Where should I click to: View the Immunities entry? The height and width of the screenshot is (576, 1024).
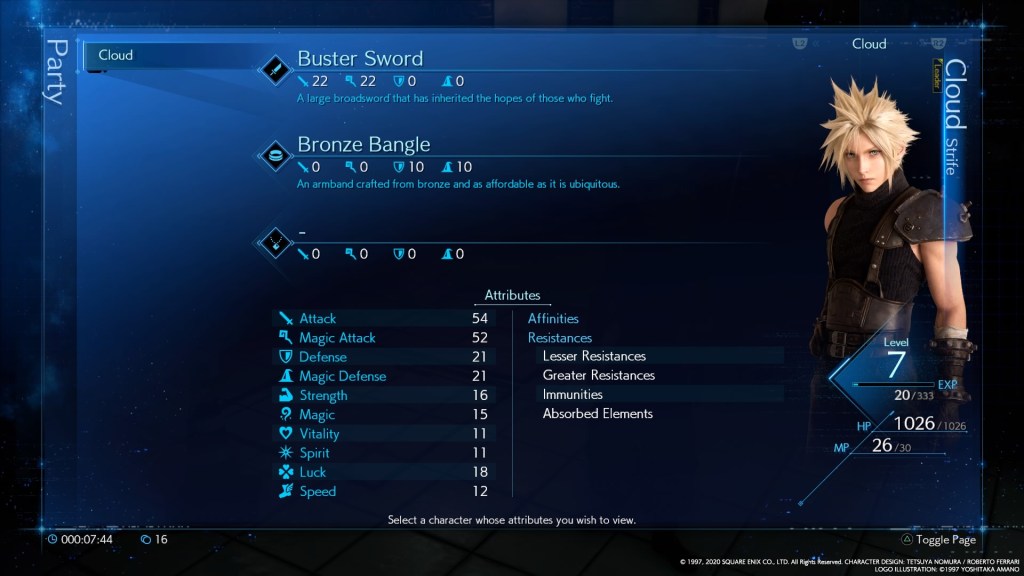tap(572, 395)
